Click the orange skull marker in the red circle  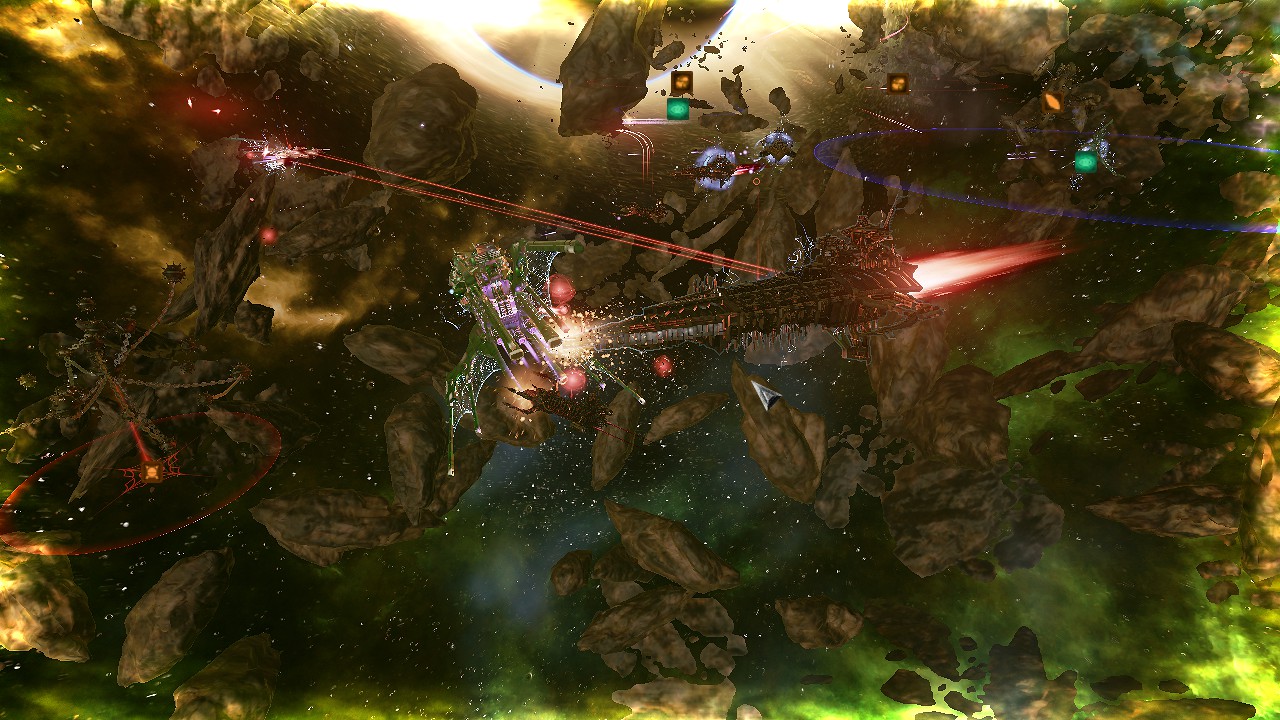pyautogui.click(x=152, y=470)
